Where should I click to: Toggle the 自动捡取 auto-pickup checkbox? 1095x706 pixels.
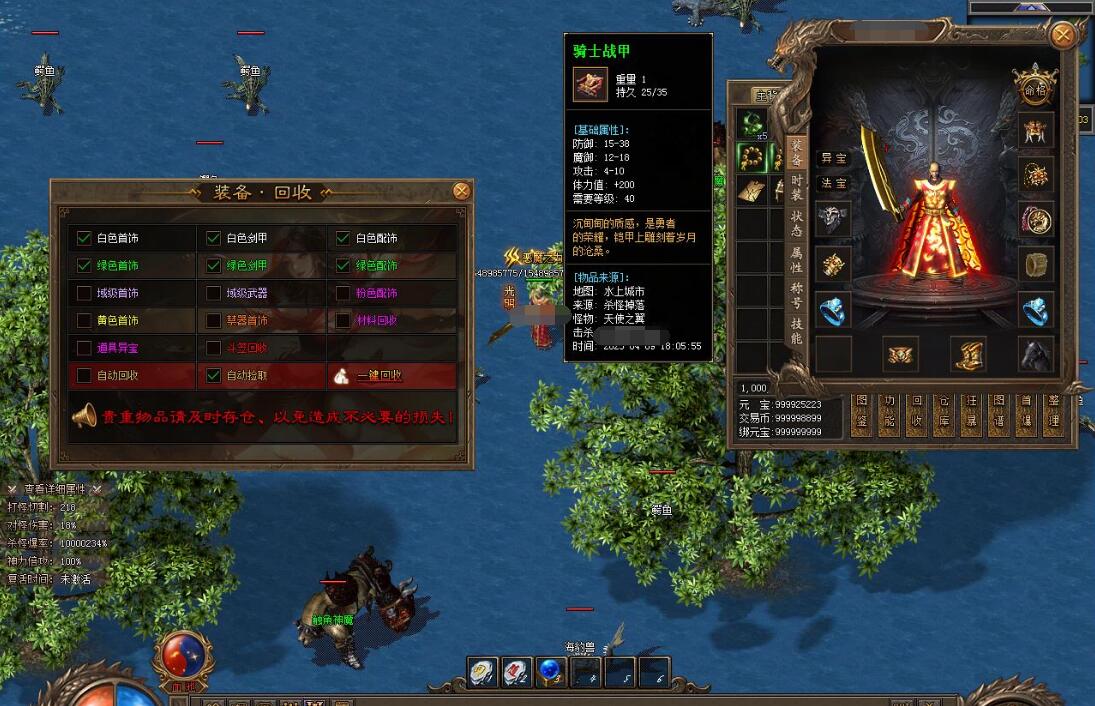coord(213,376)
